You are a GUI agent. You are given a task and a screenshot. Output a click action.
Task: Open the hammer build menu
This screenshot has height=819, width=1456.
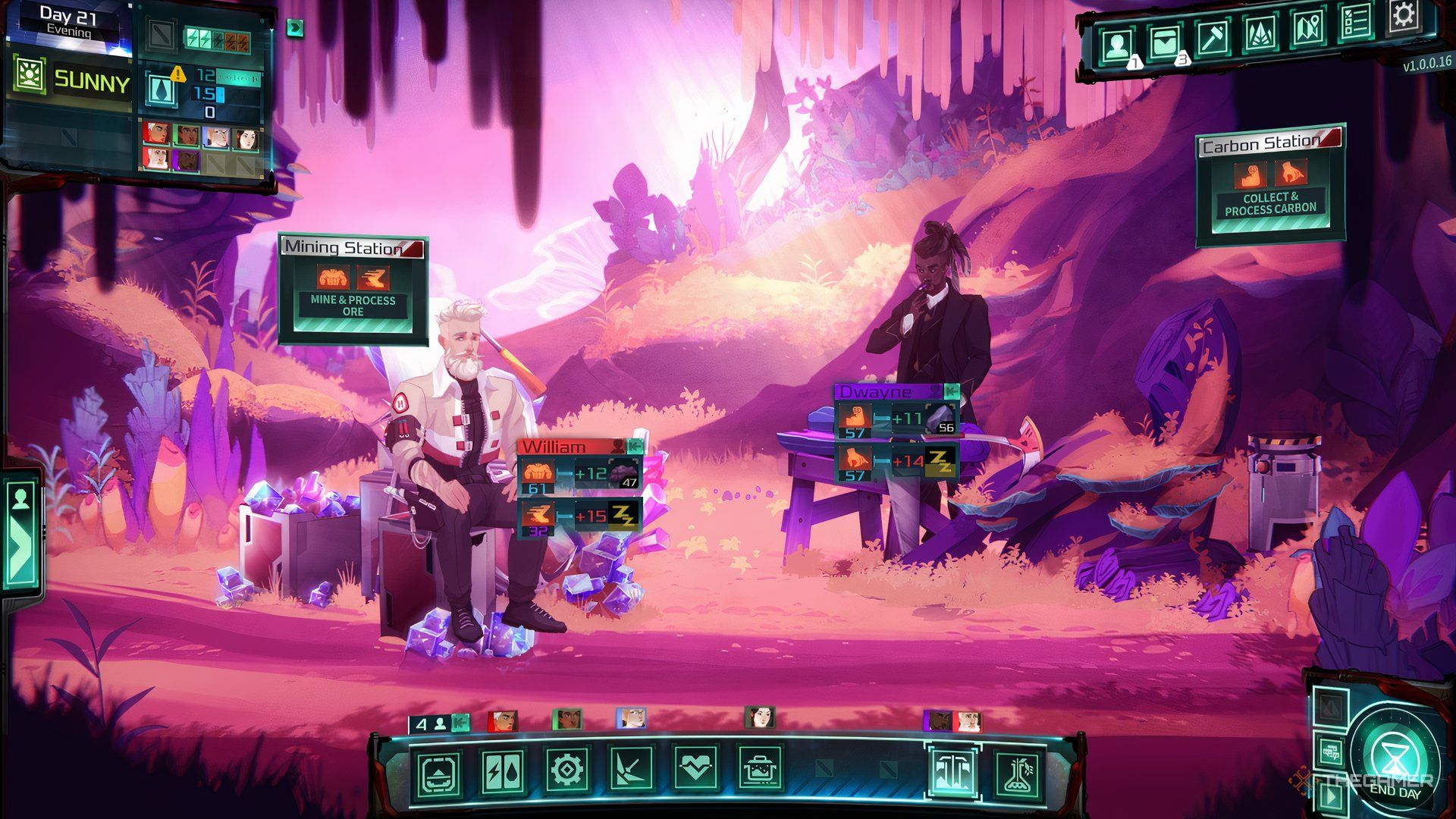[1212, 38]
